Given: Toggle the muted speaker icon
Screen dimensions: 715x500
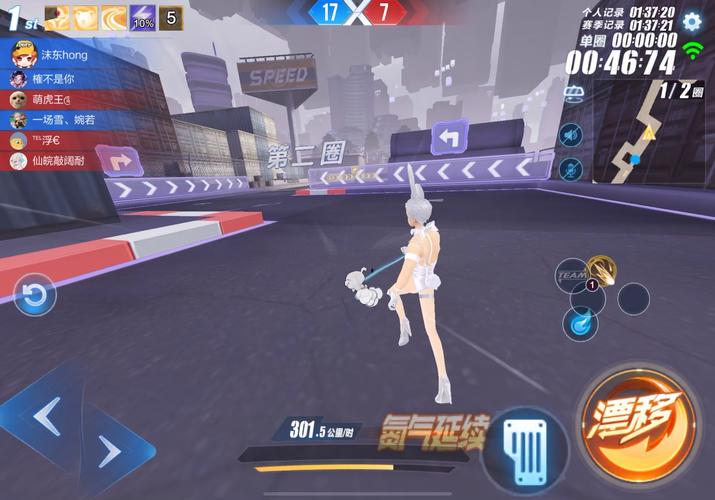Looking at the screenshot, I should (571, 135).
